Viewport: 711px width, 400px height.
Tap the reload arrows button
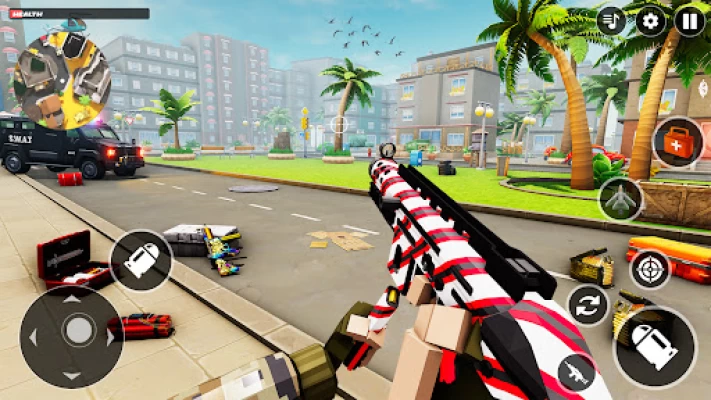point(588,305)
